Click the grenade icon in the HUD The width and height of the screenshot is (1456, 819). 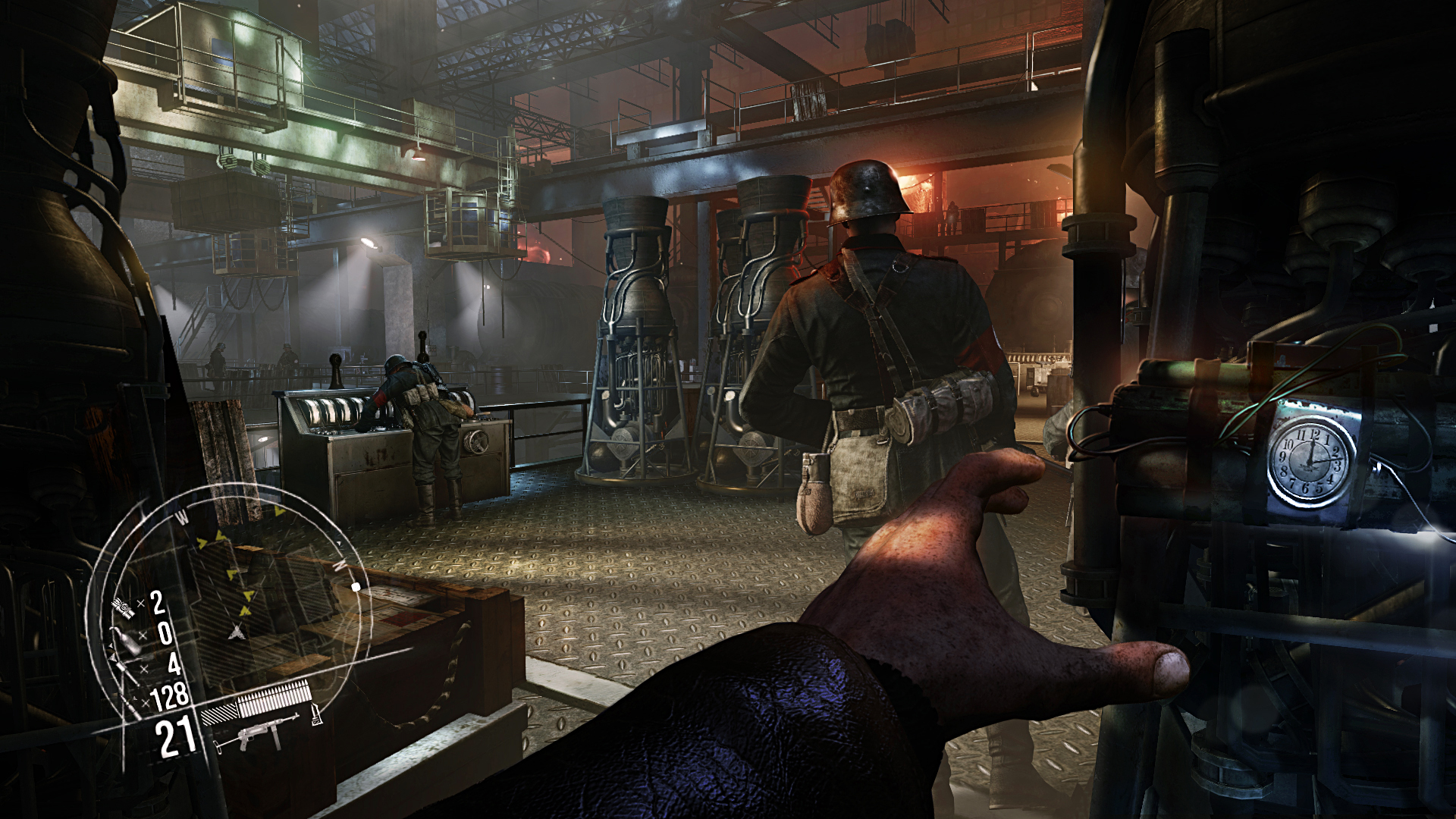point(122,607)
